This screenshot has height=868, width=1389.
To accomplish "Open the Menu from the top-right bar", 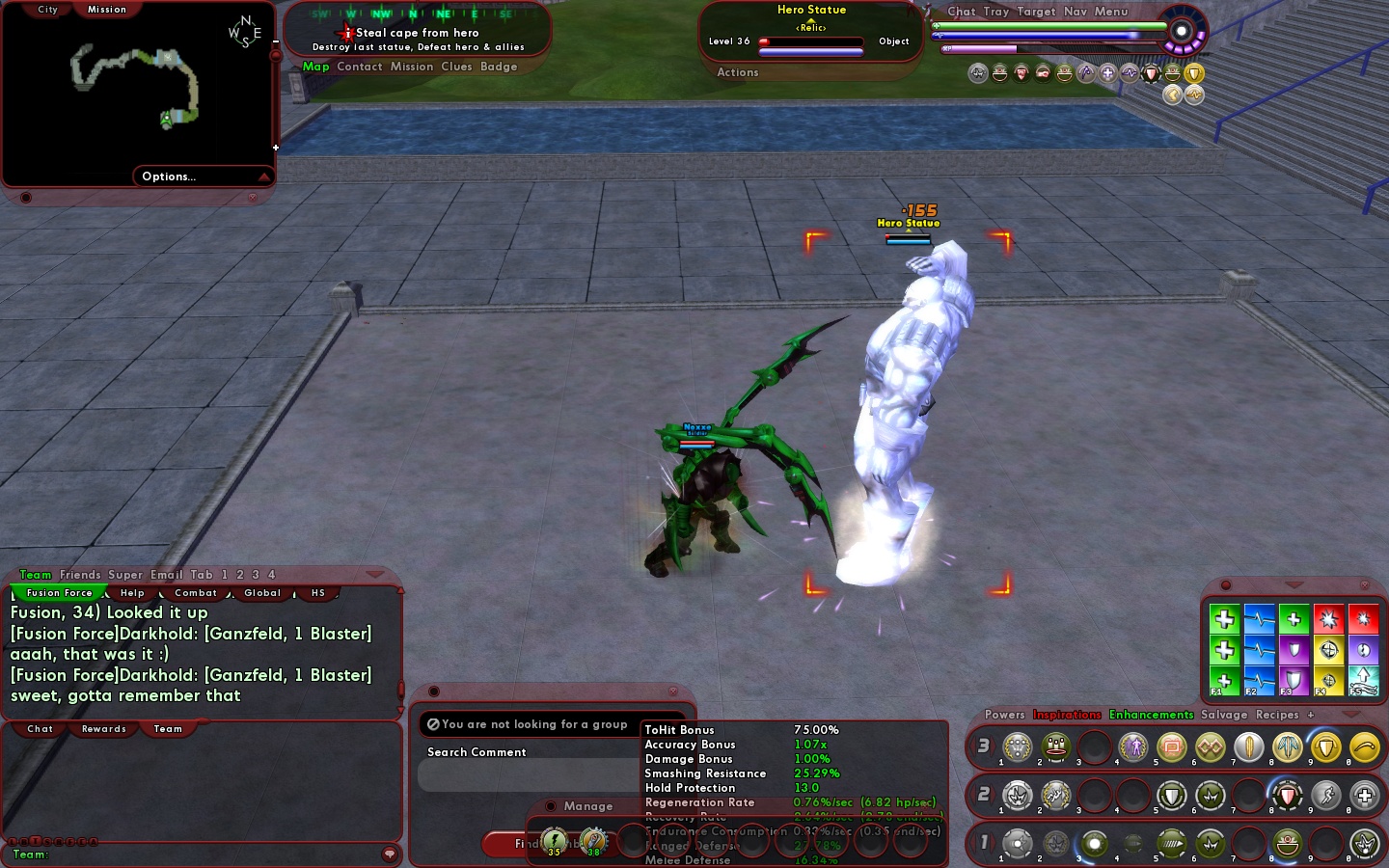I will (x=1111, y=12).
